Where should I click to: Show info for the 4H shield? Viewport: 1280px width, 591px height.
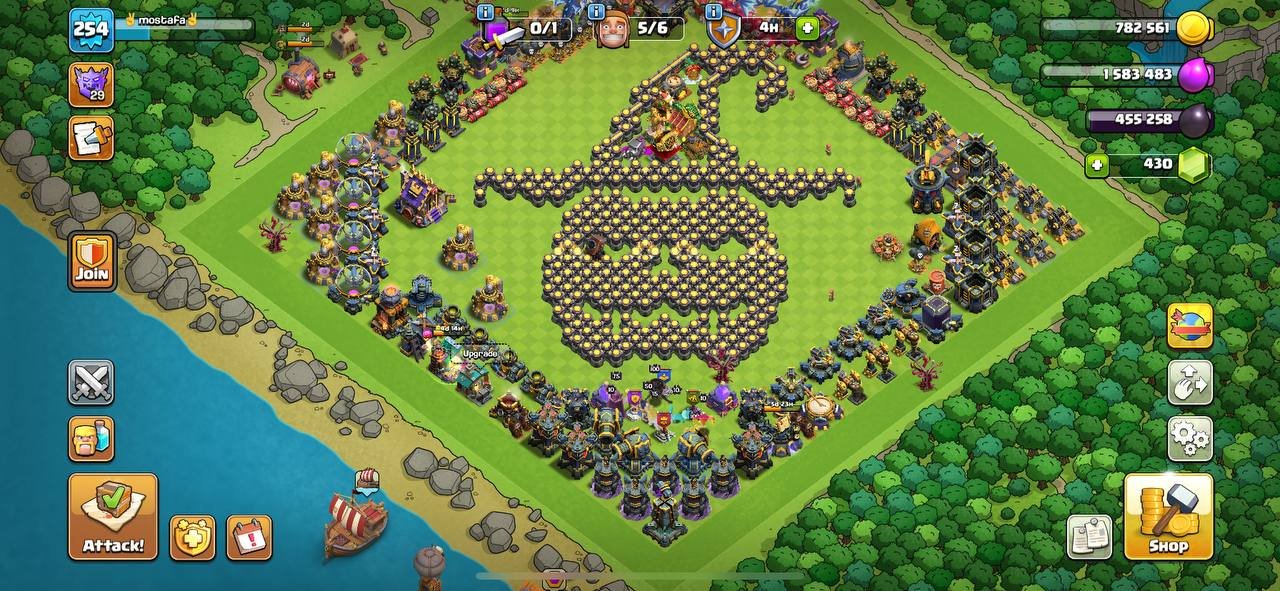714,12
